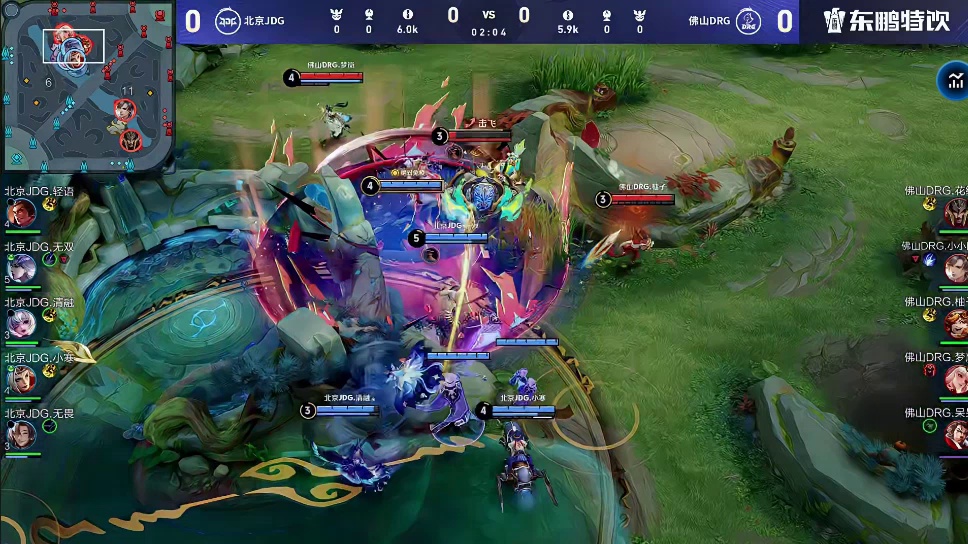Select the 佛山DRG.吴 player portrait
Viewport: 968px width, 544px height.
click(955, 434)
